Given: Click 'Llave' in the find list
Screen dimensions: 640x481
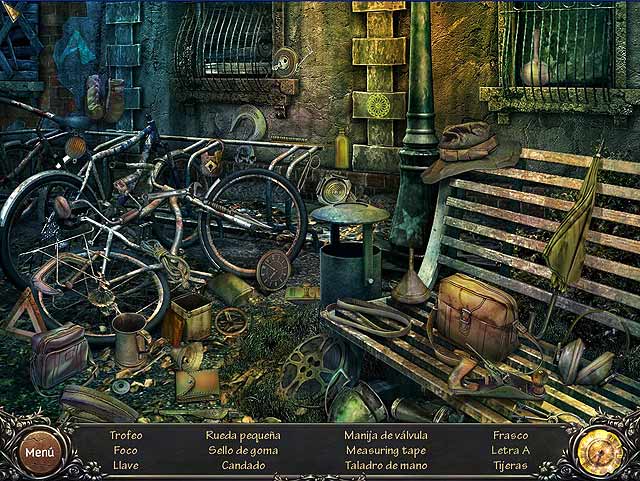Looking at the screenshot, I should tap(126, 465).
